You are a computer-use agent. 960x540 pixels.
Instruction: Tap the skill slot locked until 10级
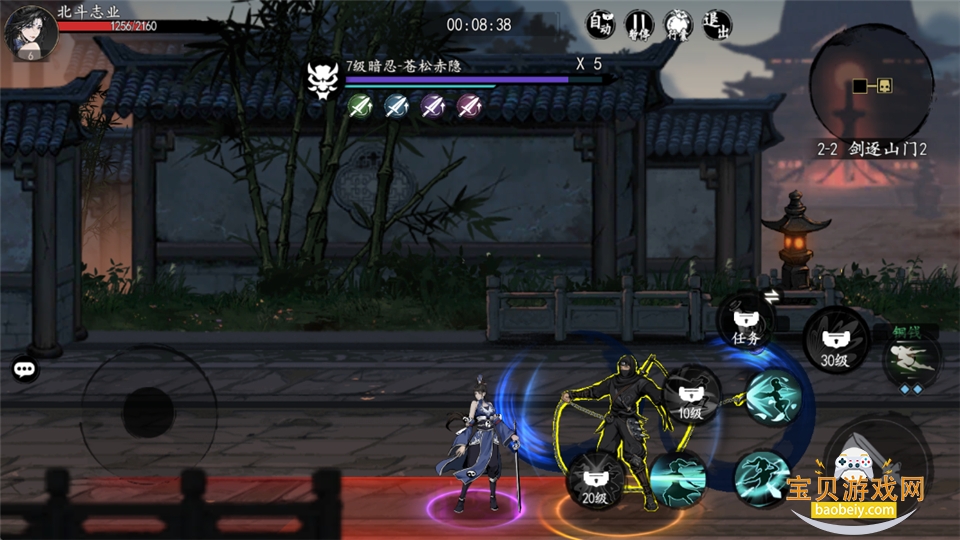pos(691,396)
